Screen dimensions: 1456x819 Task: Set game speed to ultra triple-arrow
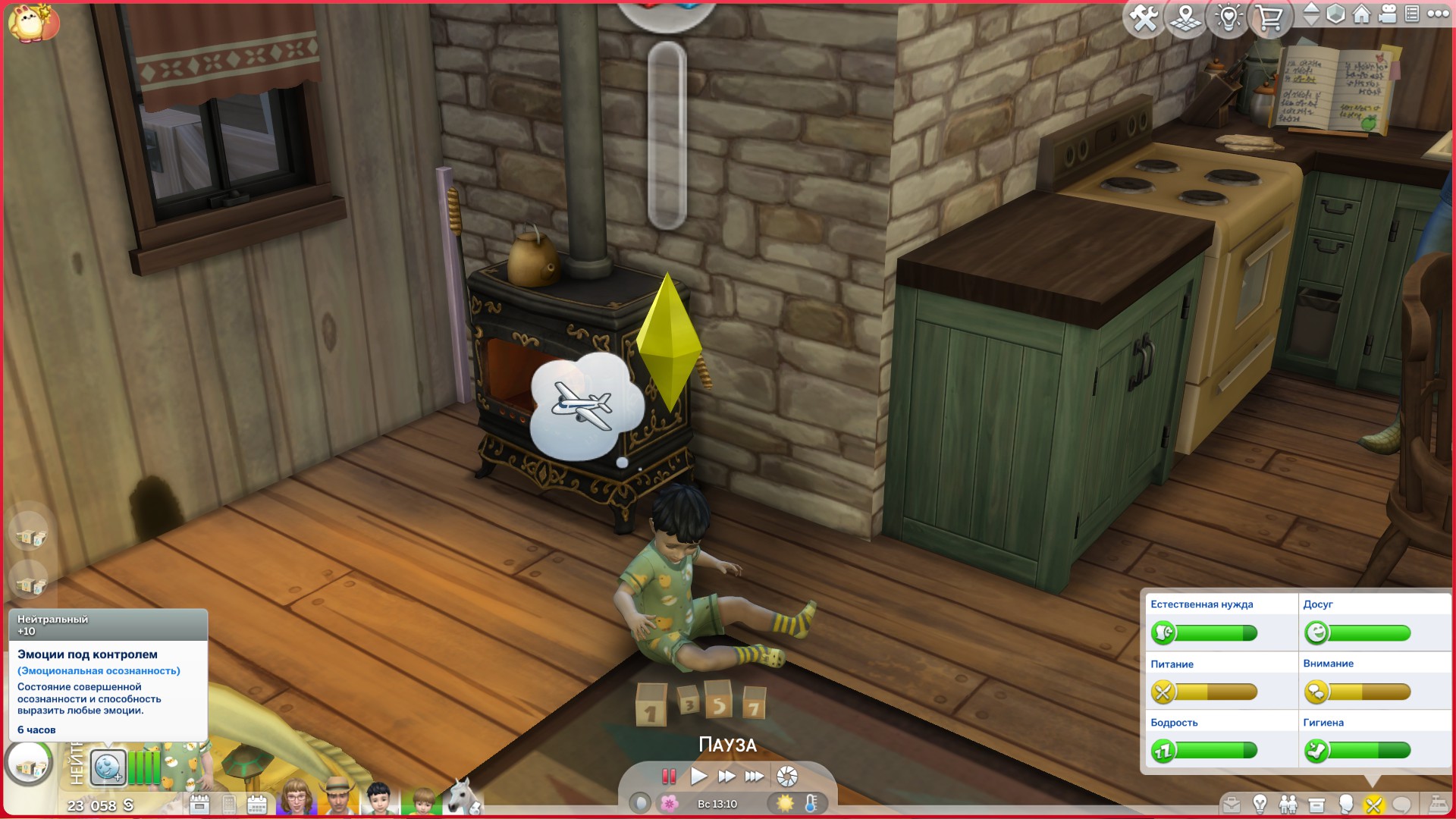[754, 776]
